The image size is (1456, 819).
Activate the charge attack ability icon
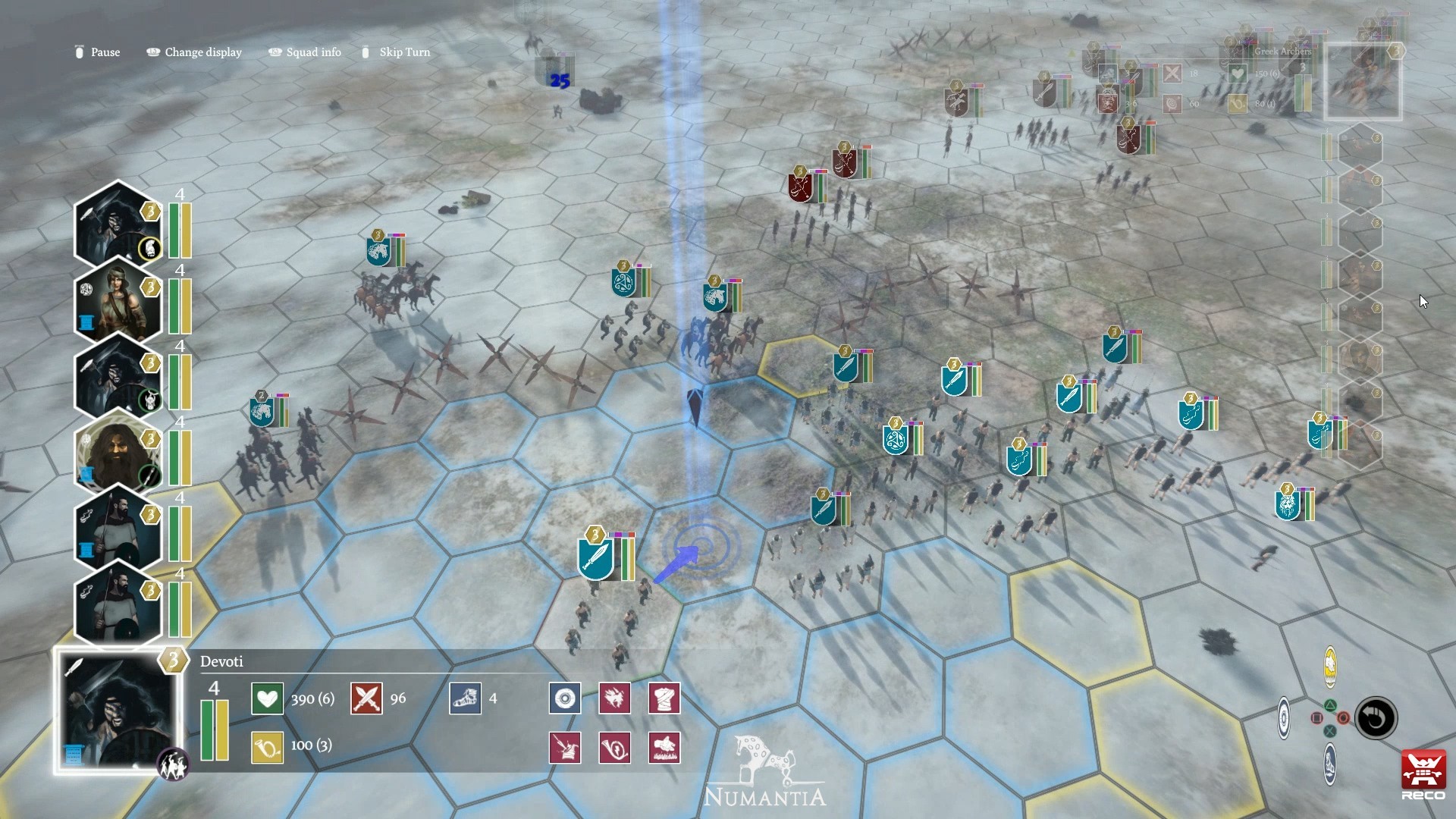(x=614, y=698)
